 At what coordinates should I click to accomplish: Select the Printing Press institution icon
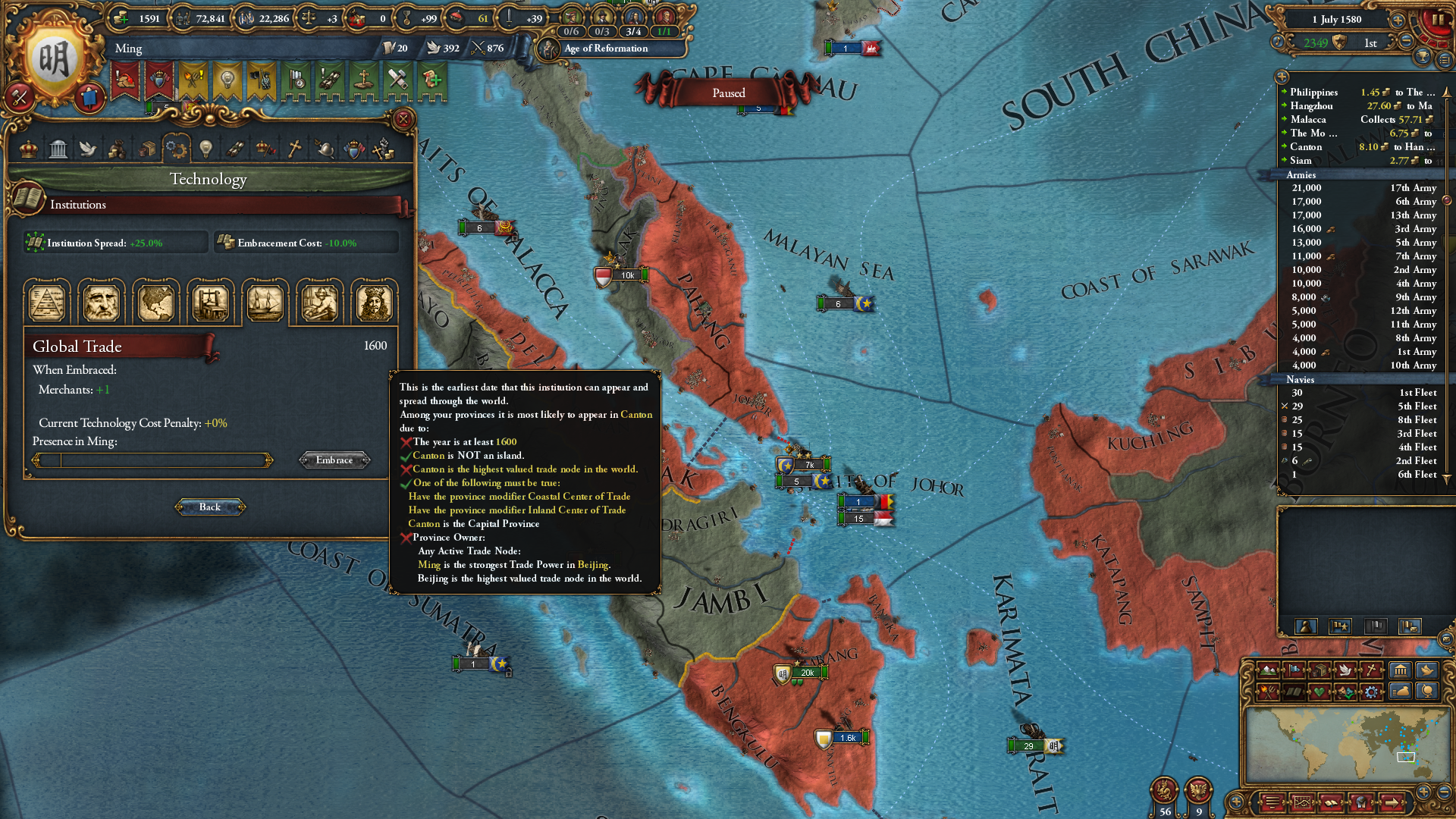pyautogui.click(x=210, y=302)
